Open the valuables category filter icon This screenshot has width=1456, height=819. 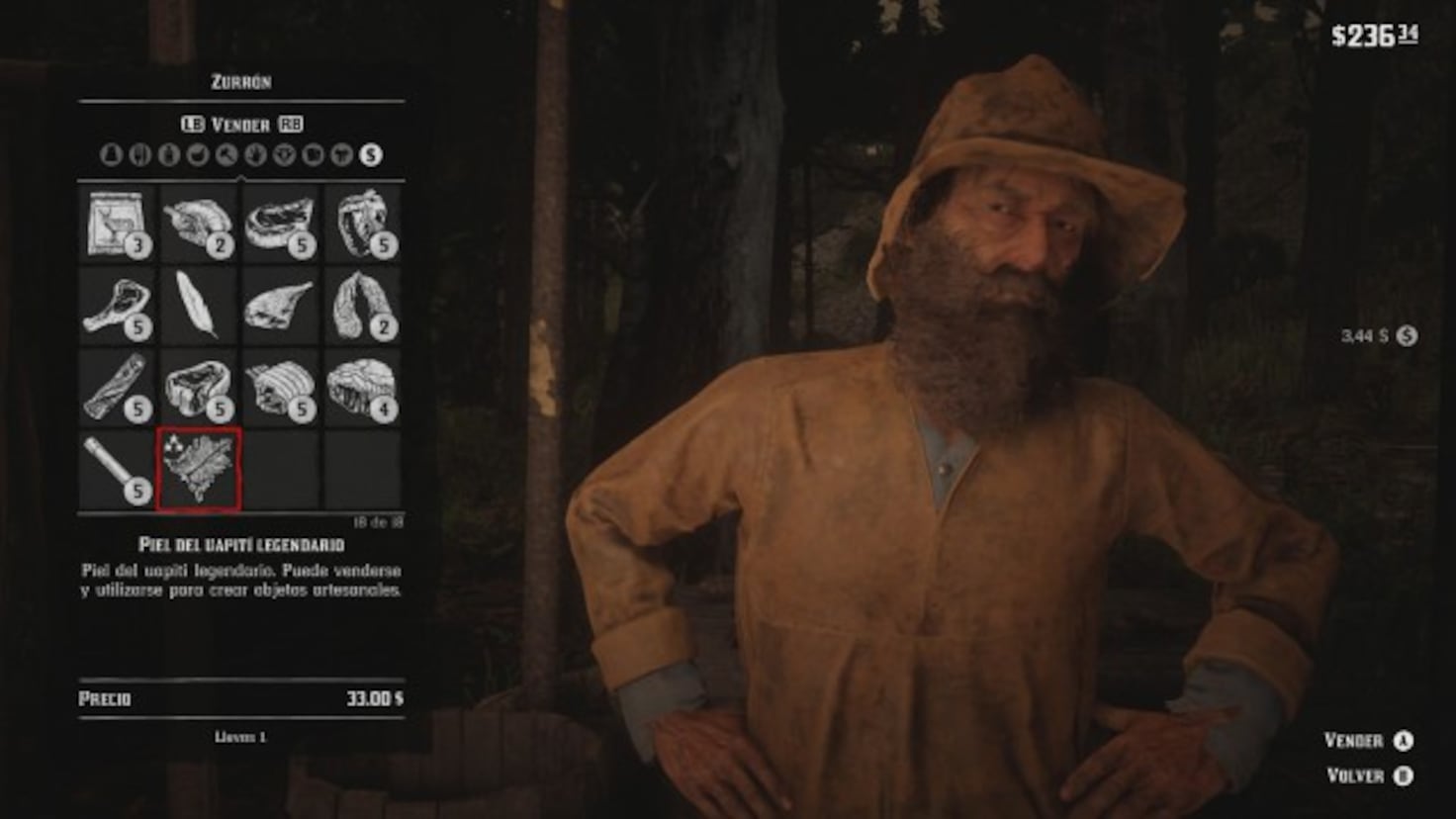(x=284, y=155)
